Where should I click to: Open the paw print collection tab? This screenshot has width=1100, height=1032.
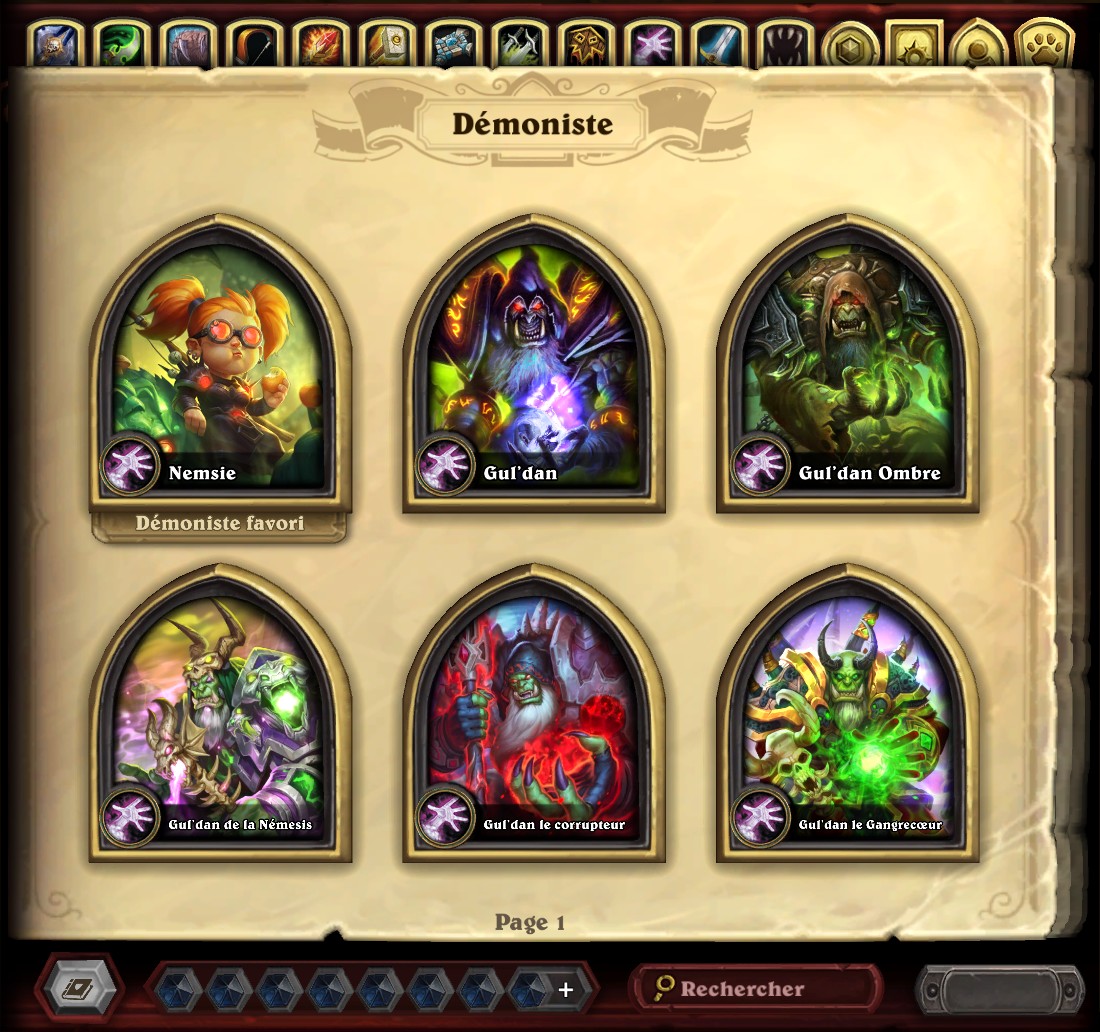click(x=1044, y=45)
